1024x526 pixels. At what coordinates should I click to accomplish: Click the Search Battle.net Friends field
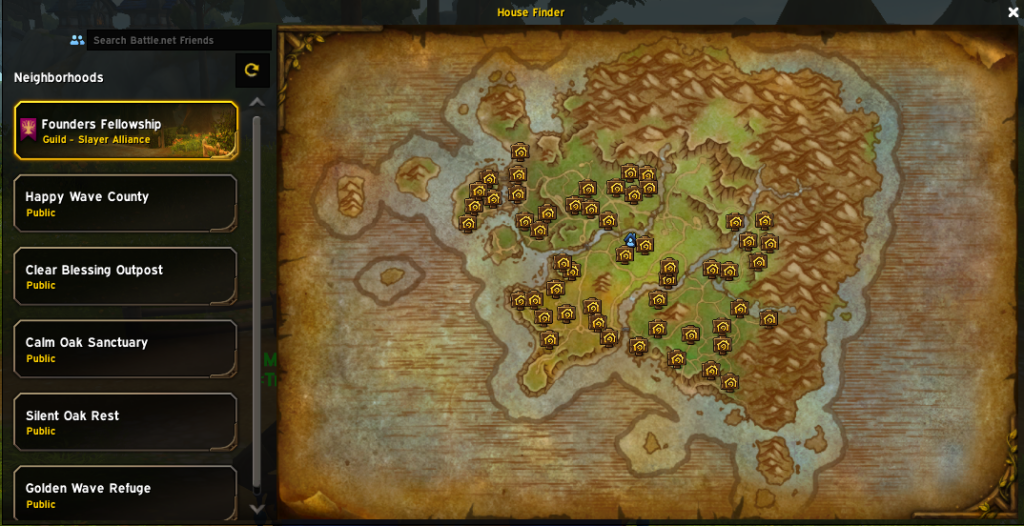point(178,40)
